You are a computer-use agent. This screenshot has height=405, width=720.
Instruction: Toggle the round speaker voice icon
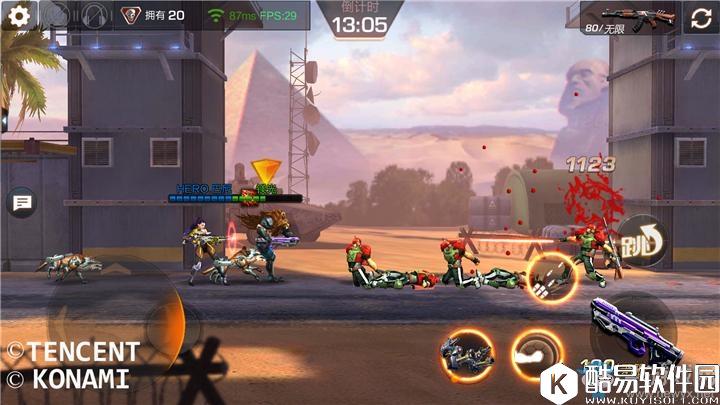click(94, 16)
